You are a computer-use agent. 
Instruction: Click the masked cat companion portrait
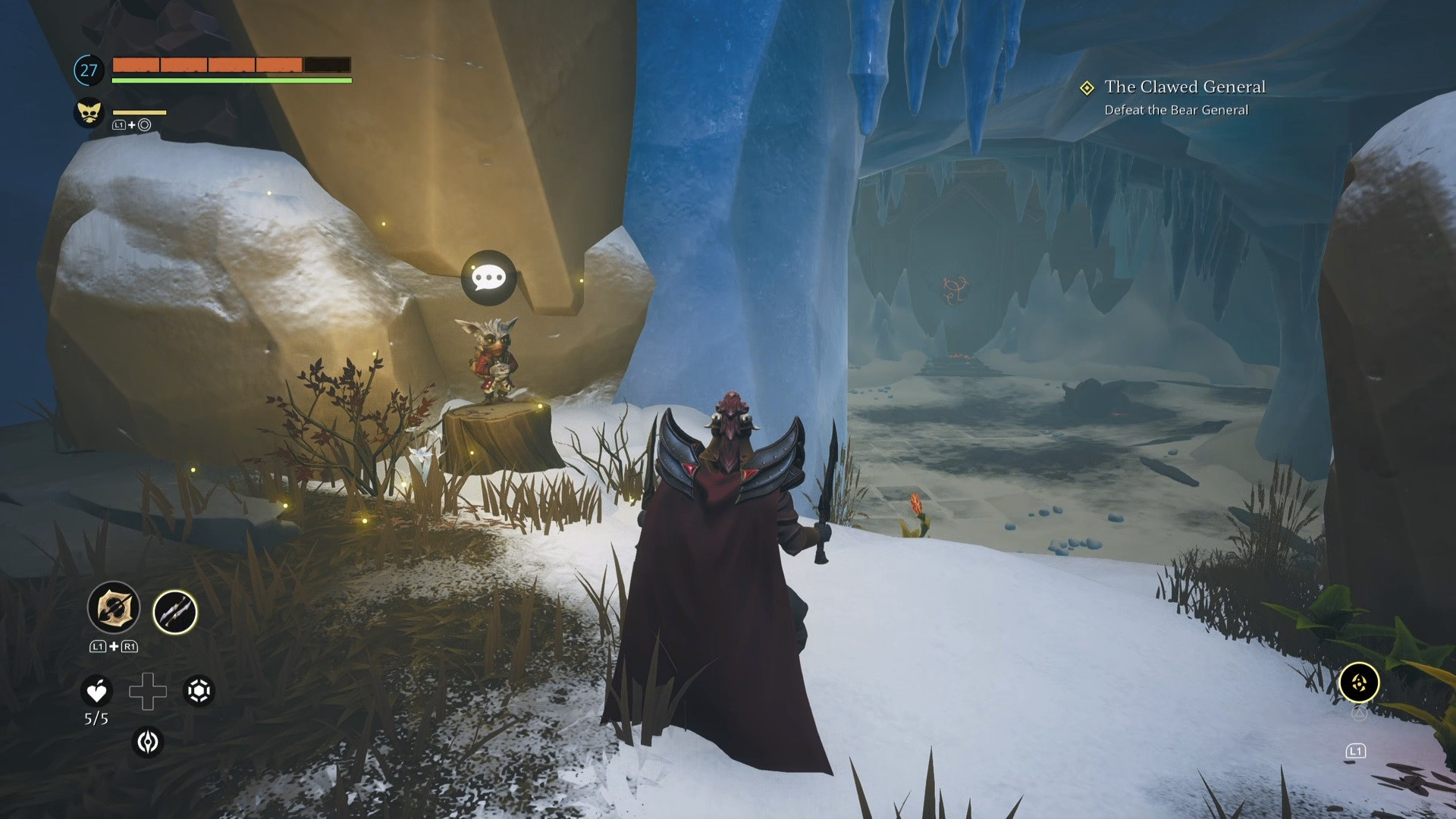click(89, 113)
